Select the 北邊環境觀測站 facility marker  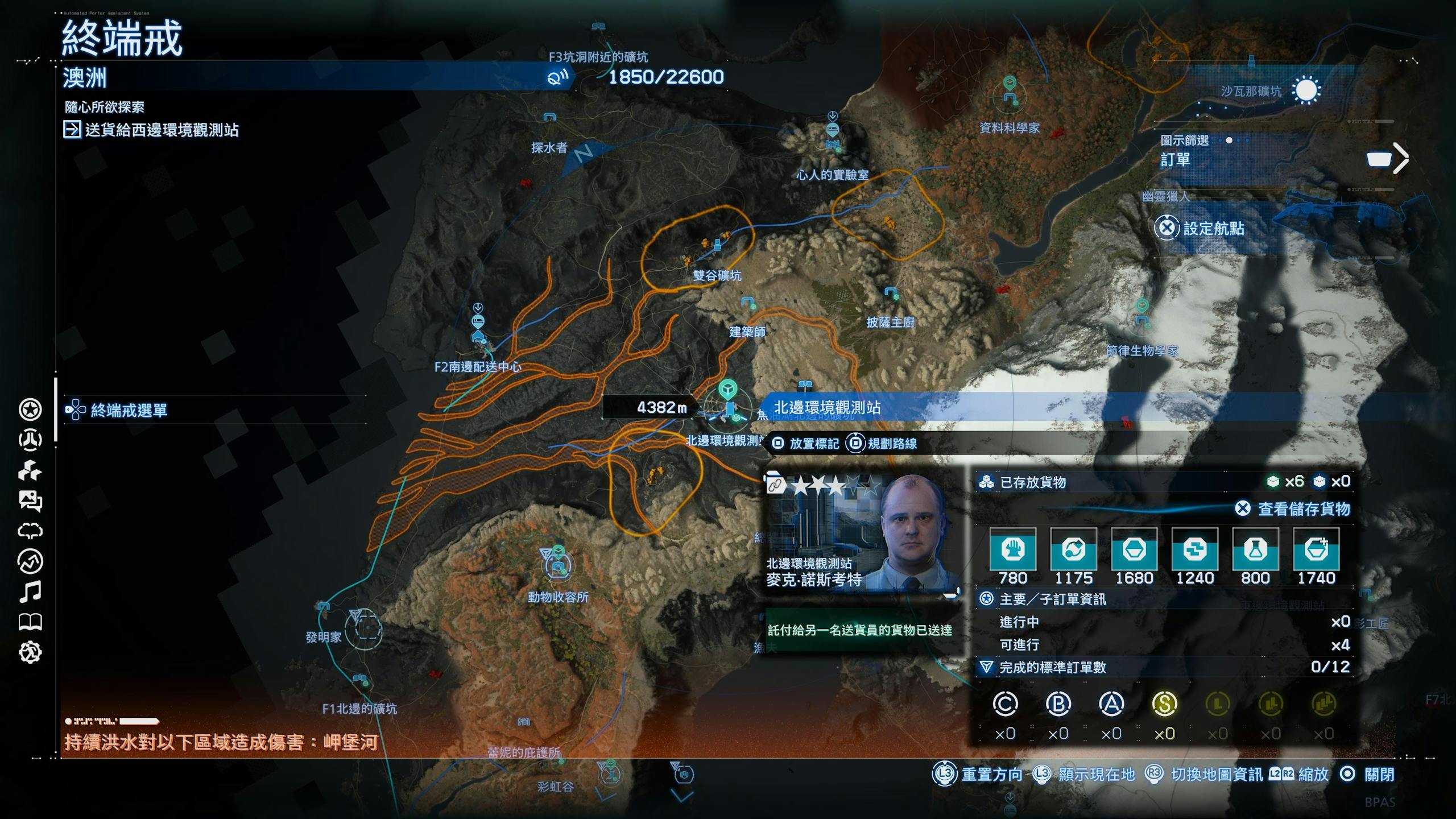point(729,408)
